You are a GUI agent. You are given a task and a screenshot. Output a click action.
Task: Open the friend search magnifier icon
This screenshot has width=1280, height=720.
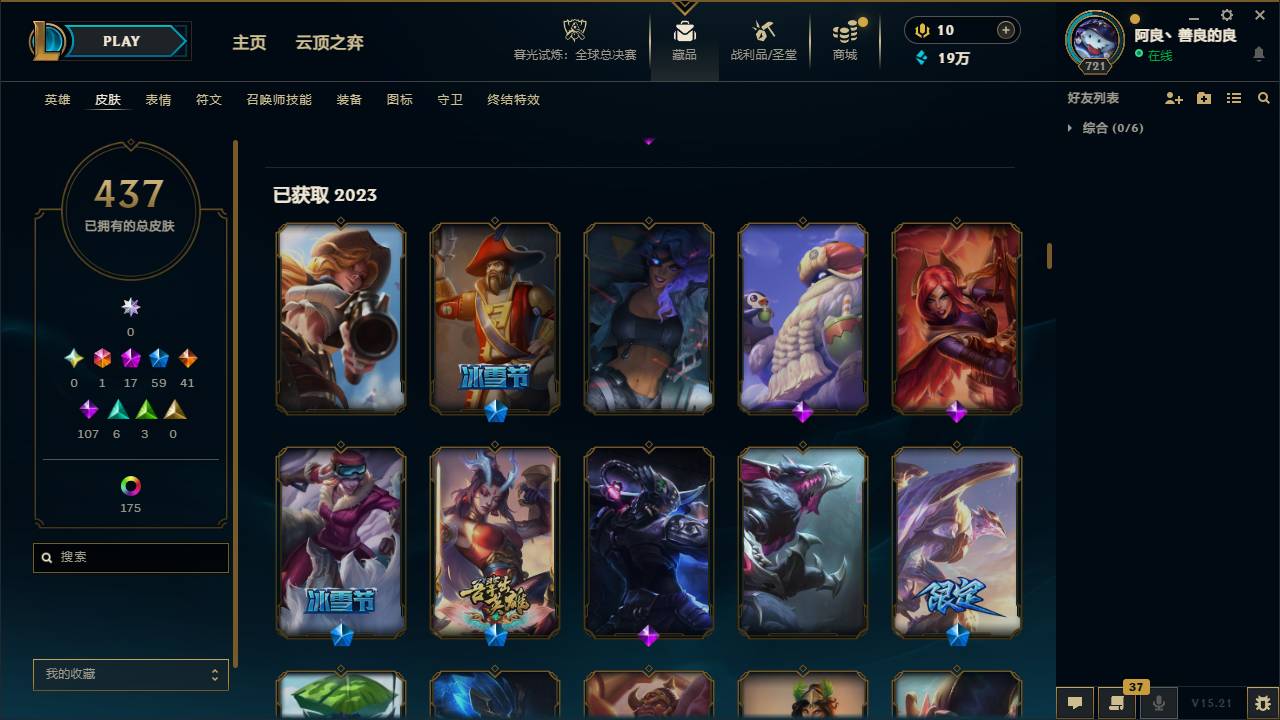coord(1264,97)
